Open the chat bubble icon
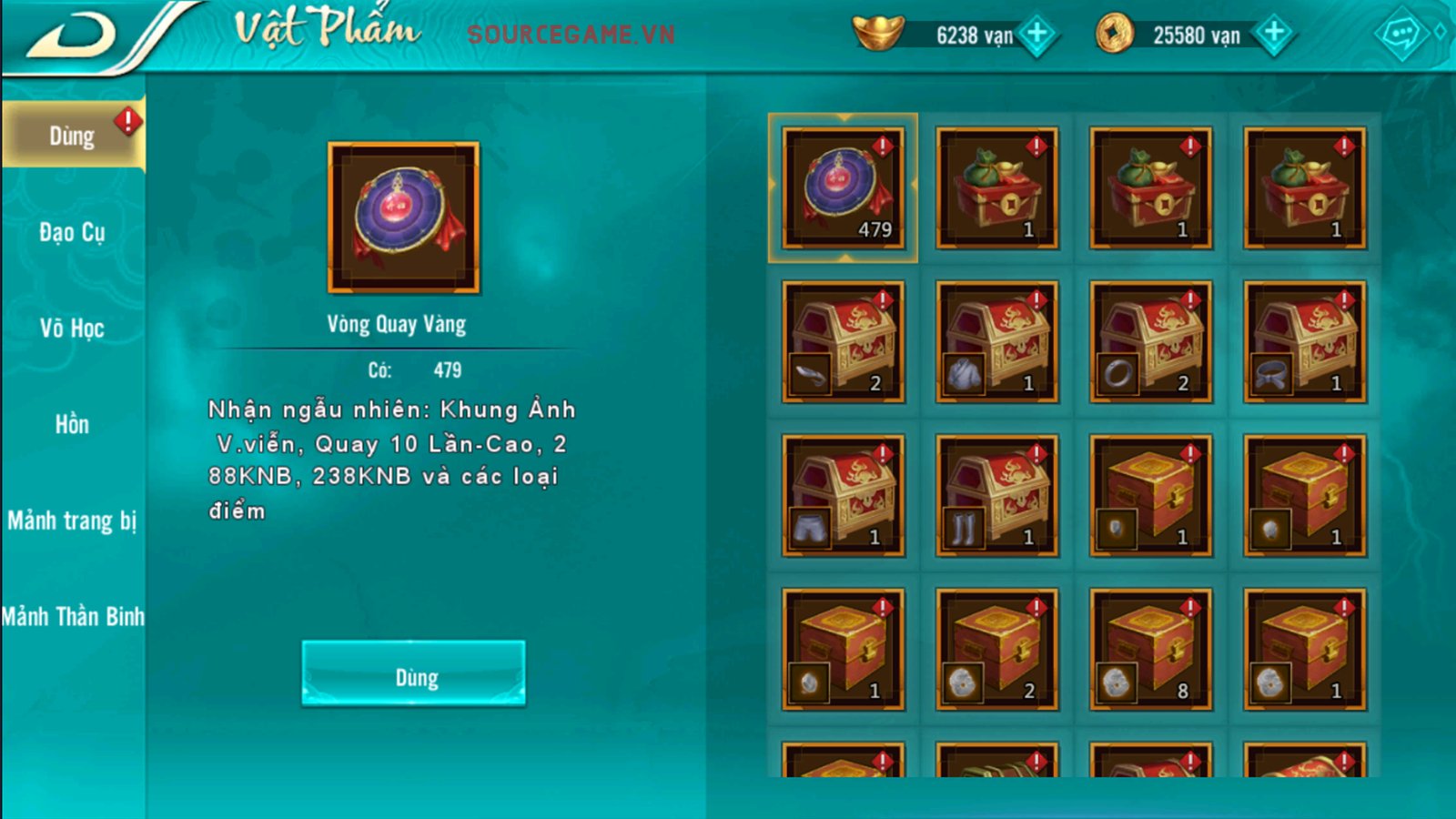The height and width of the screenshot is (819, 1456). [1400, 35]
